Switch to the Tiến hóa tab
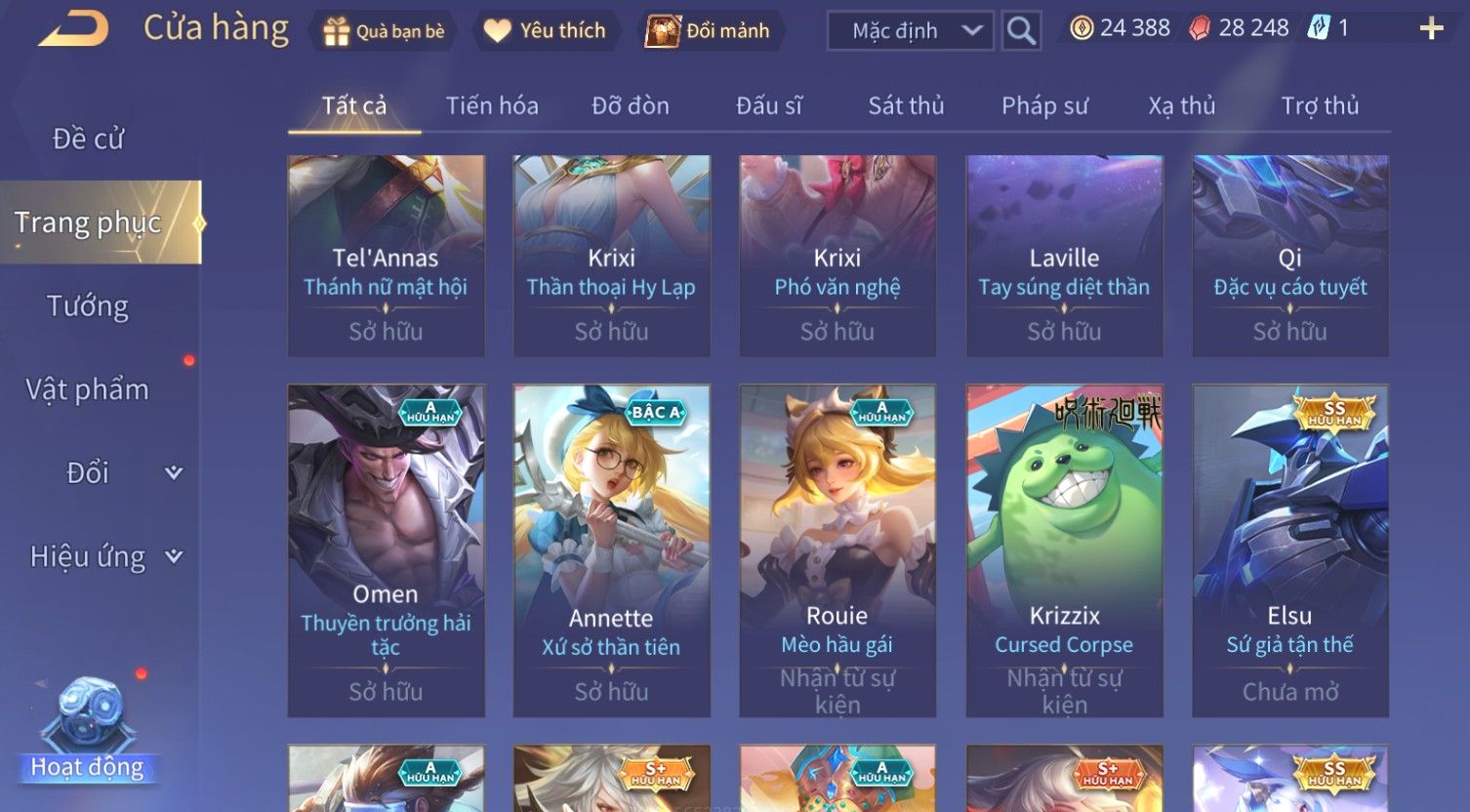Image resolution: width=1470 pixels, height=812 pixels. click(x=492, y=105)
